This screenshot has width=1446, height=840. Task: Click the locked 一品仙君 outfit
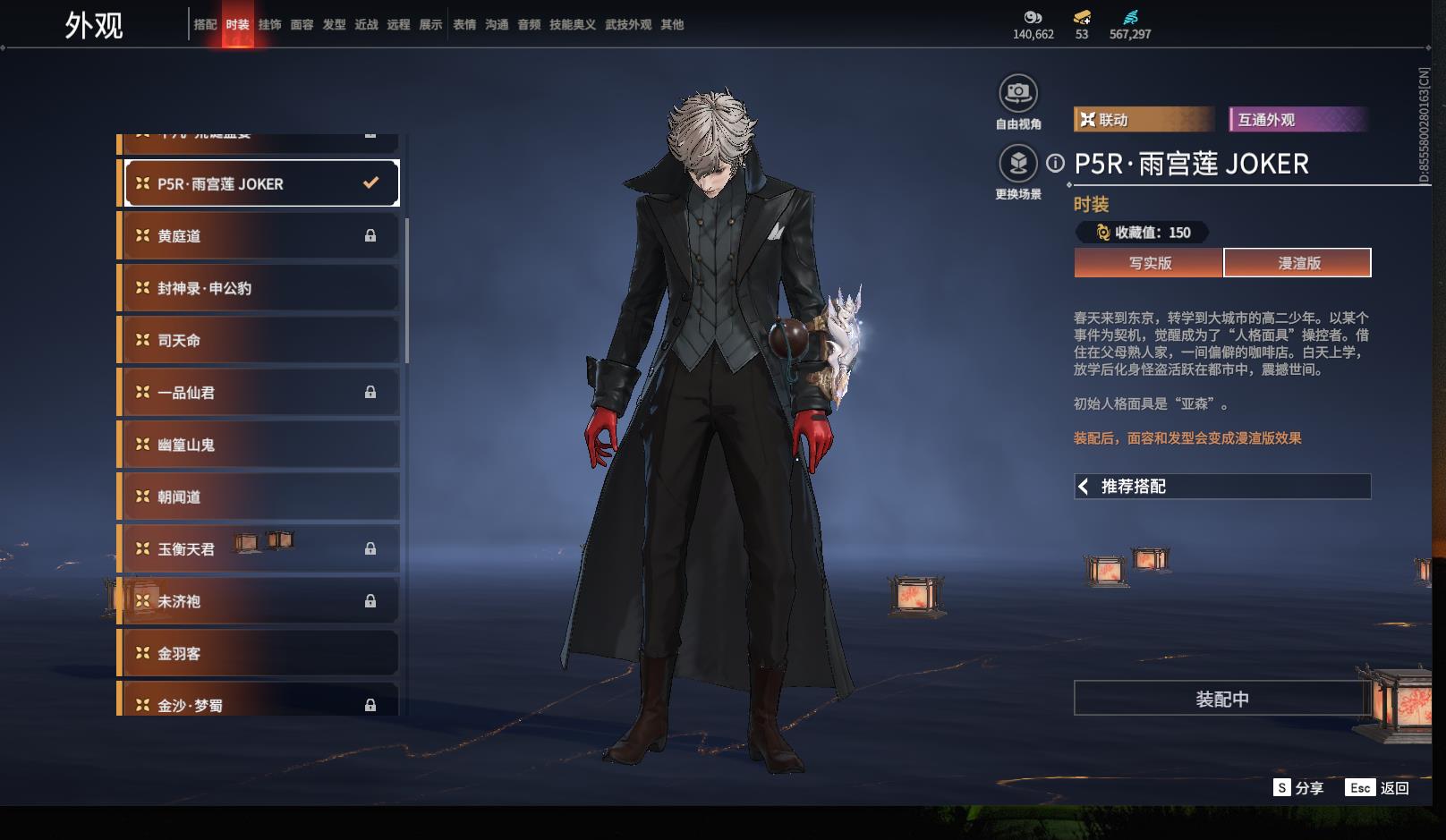click(x=259, y=393)
